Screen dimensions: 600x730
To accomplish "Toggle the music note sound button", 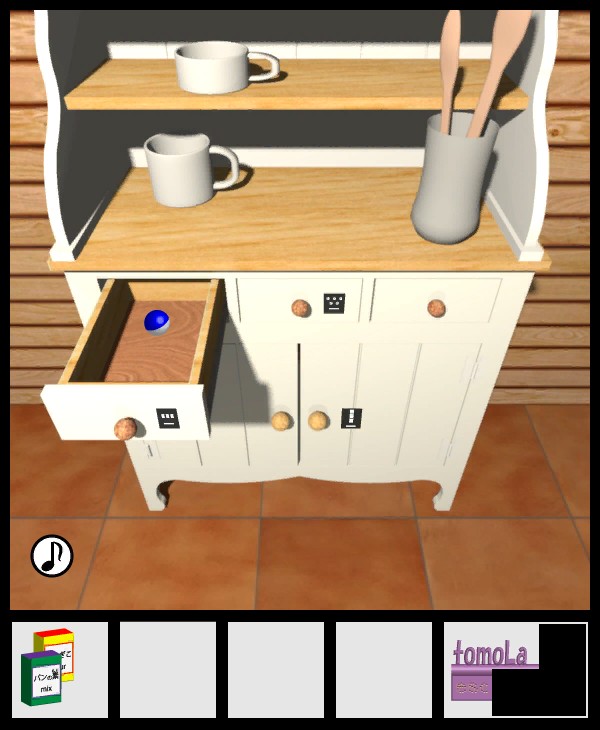I will click(52, 556).
